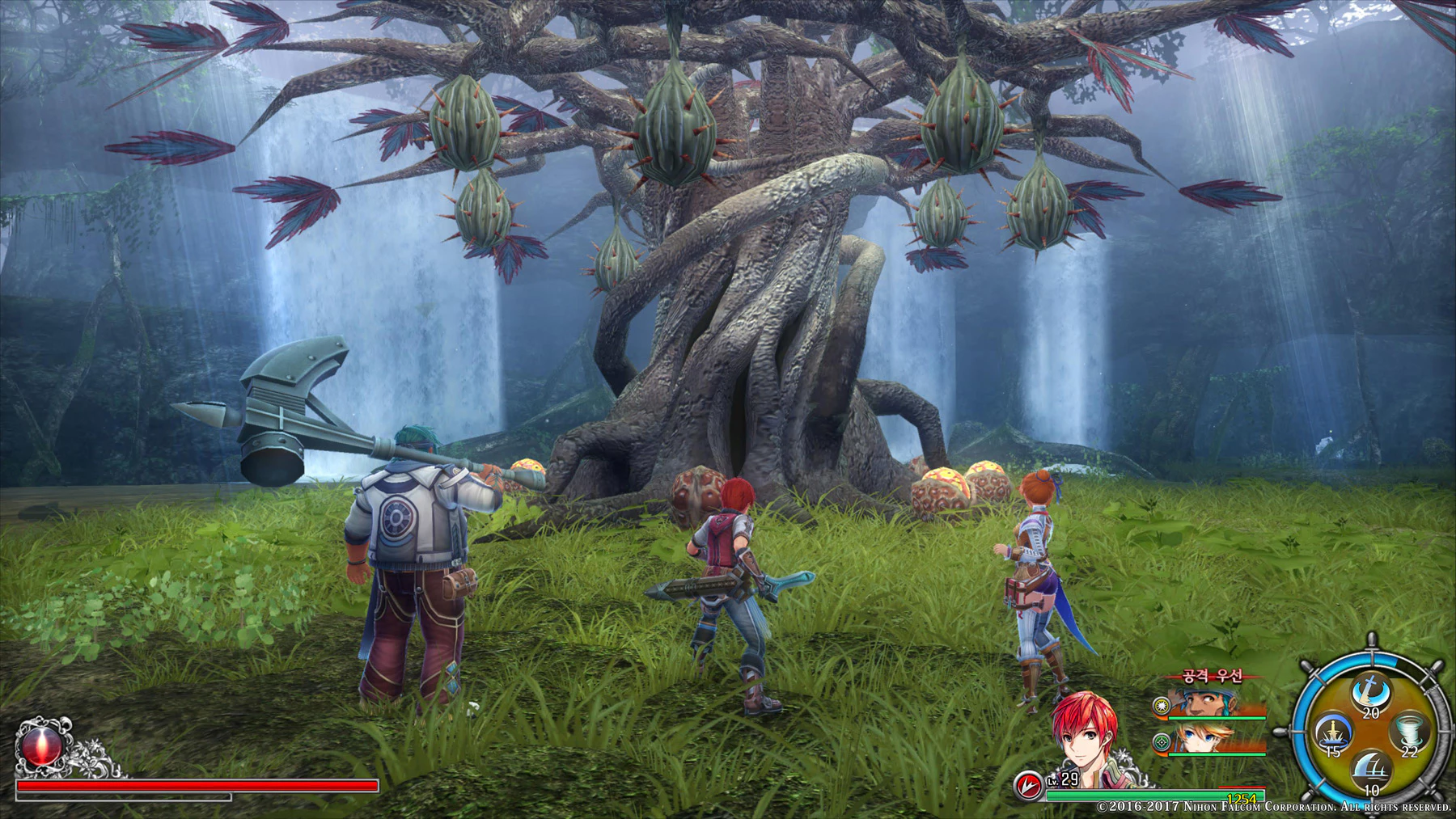Switch to the blonde party member portrait

tap(1203, 739)
